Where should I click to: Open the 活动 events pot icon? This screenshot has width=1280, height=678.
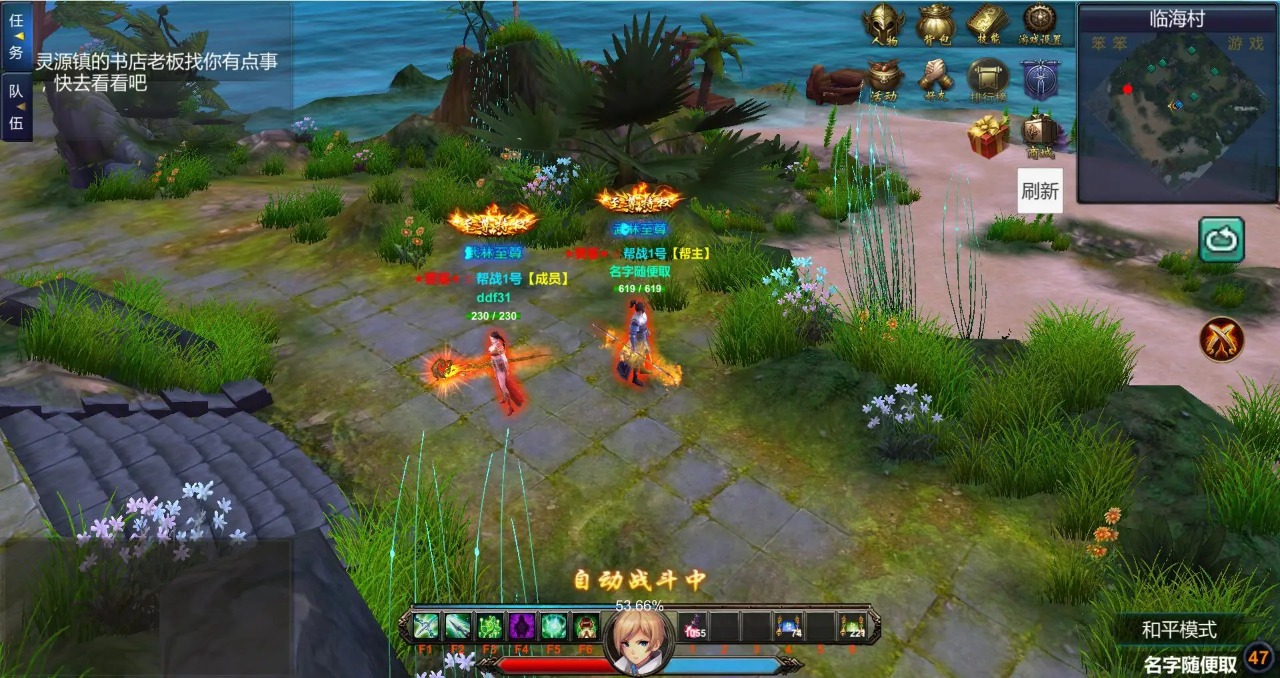coord(884,79)
